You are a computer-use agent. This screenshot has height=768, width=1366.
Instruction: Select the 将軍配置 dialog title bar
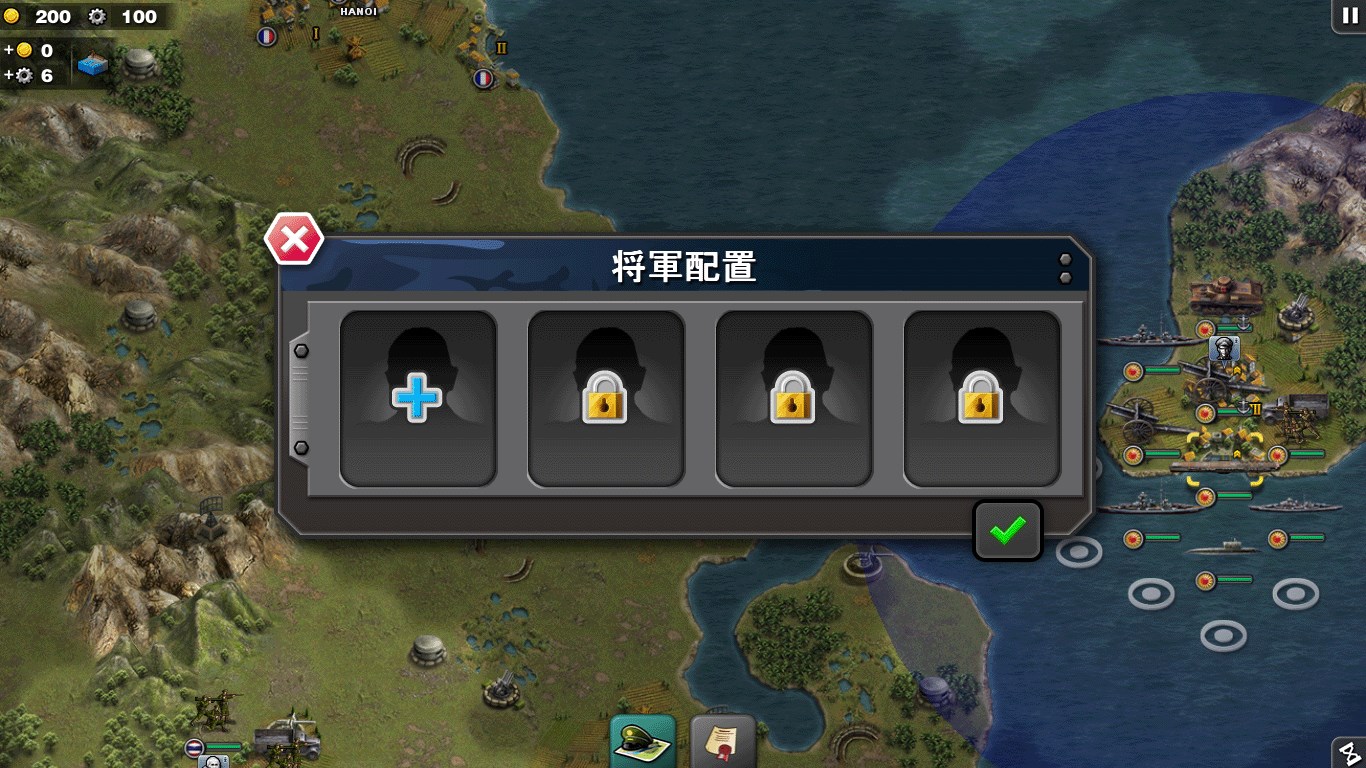684,267
